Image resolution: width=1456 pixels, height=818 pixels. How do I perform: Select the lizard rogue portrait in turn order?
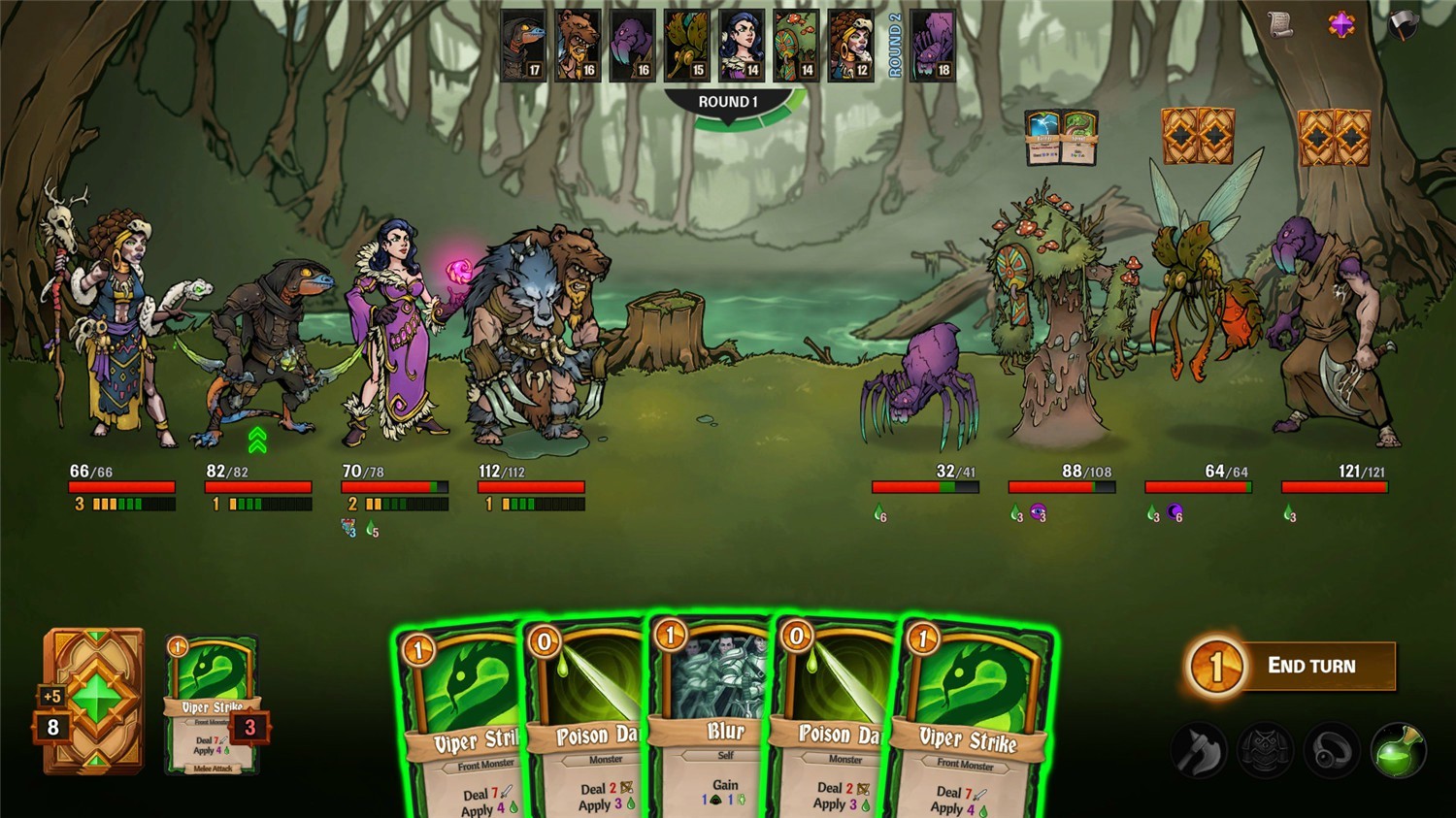click(x=523, y=46)
